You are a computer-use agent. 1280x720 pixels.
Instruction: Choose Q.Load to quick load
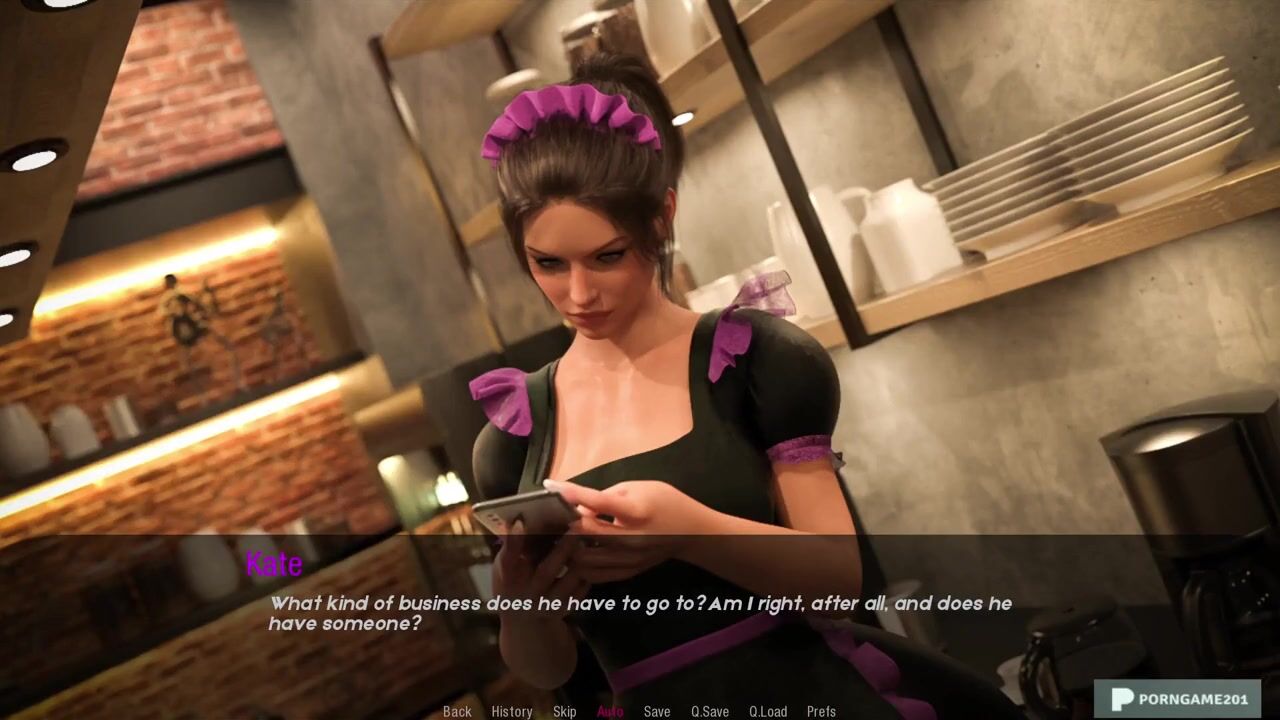click(768, 711)
